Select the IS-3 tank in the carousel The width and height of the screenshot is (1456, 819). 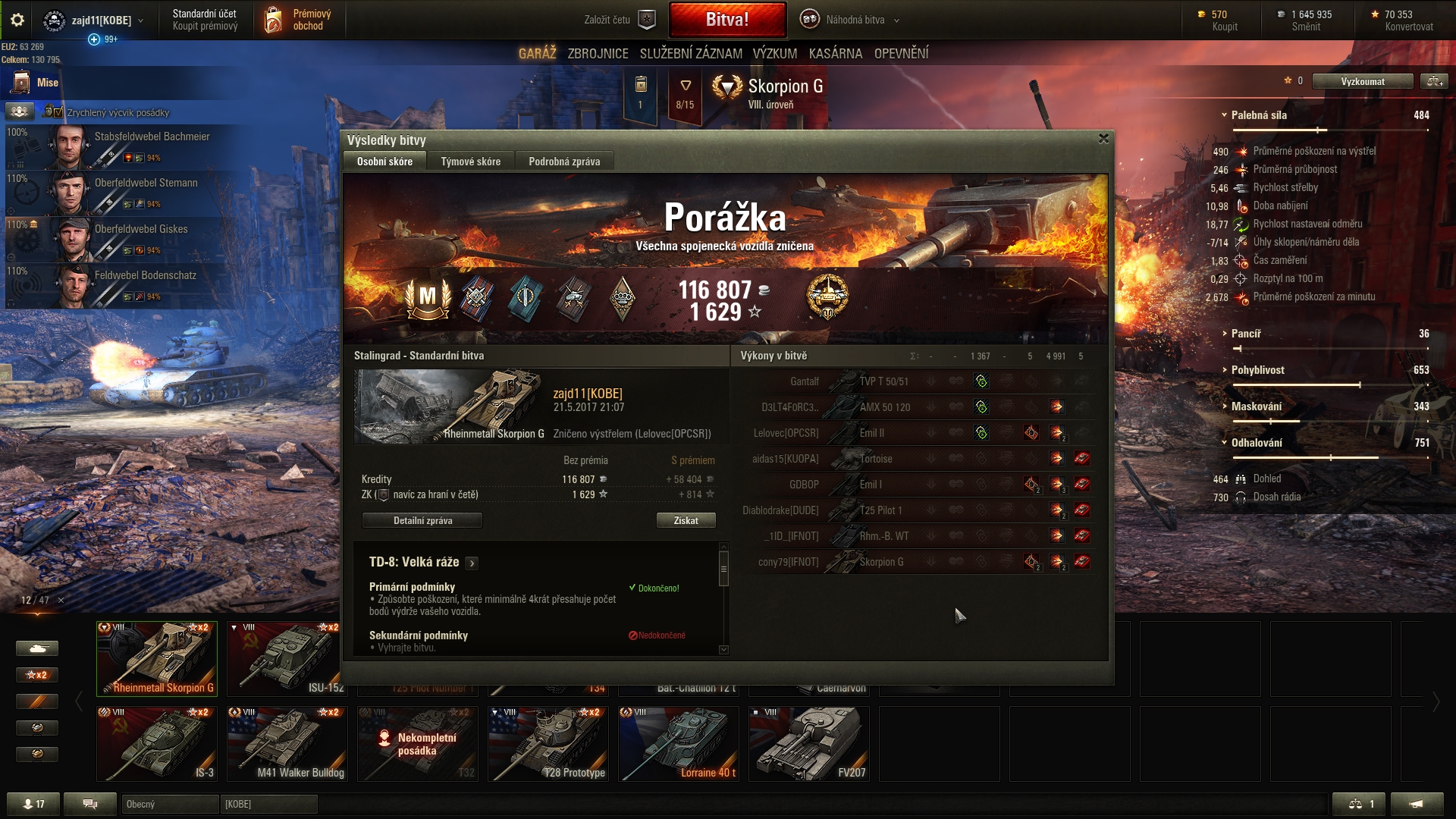tap(157, 743)
